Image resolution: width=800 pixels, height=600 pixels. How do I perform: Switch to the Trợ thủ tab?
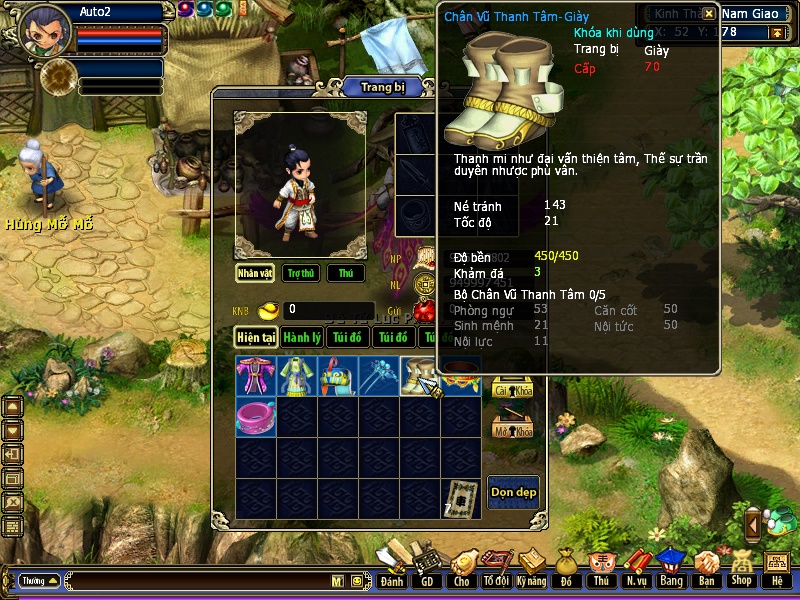300,273
